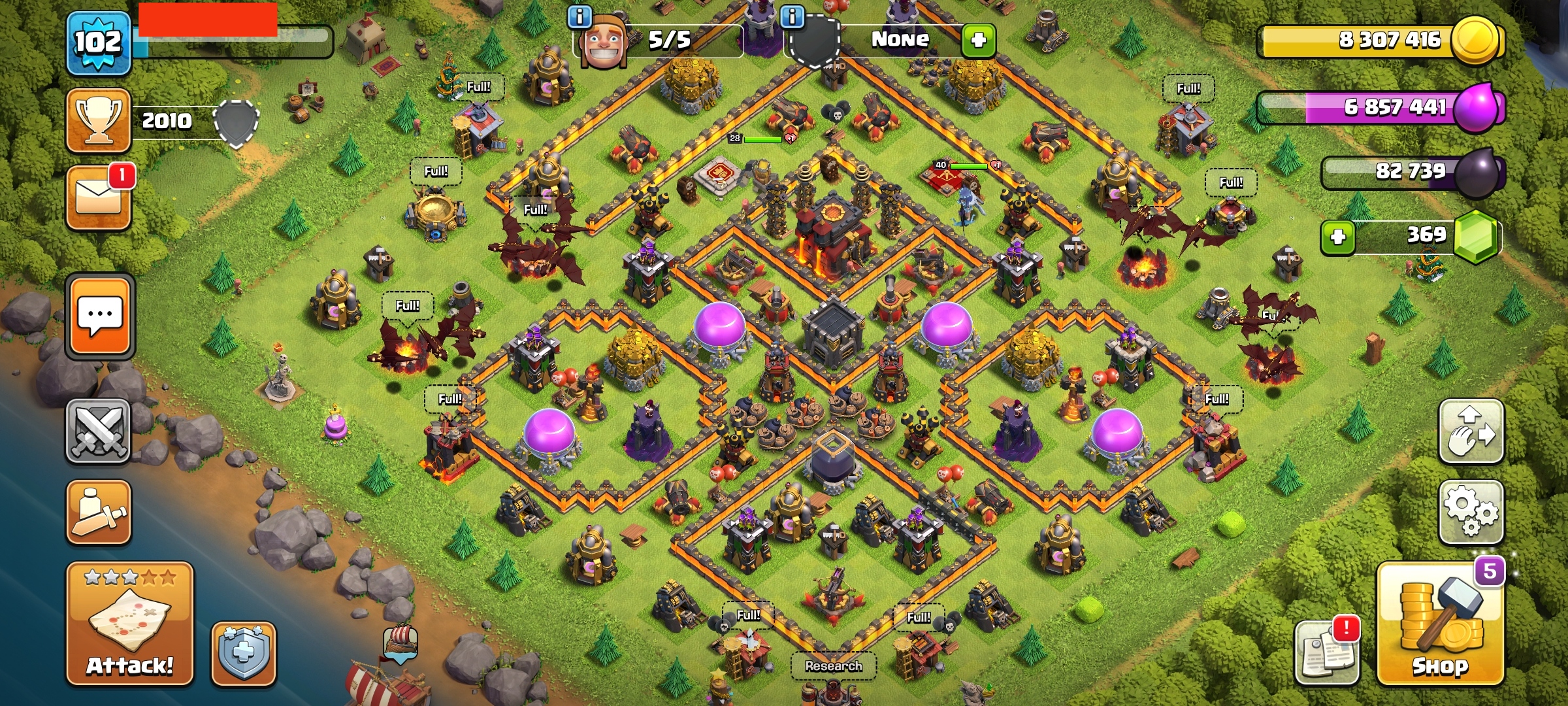Image resolution: width=1568 pixels, height=706 pixels.
Task: Tap the Research label on the laboratory
Action: 833,666
